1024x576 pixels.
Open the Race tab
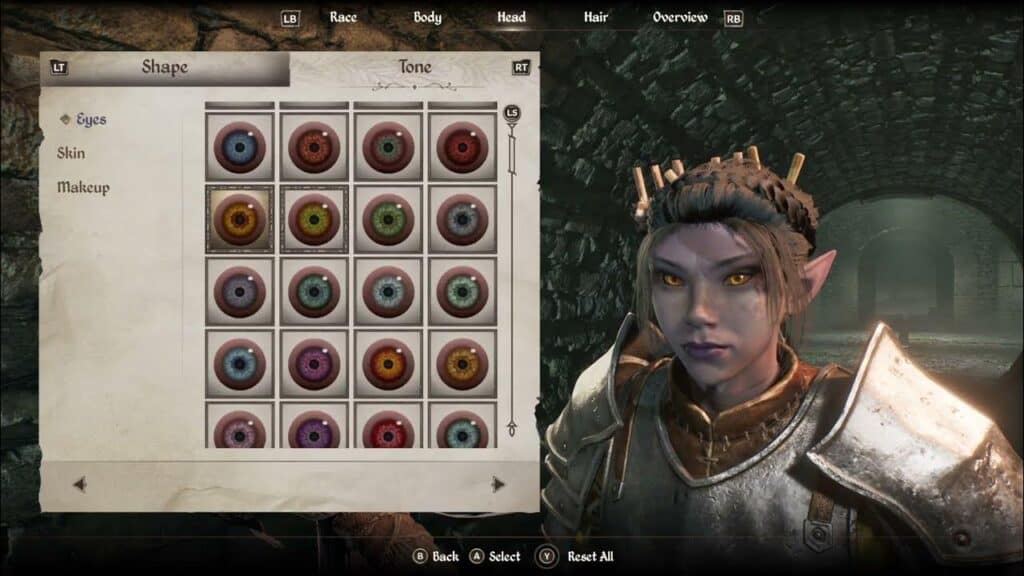coord(343,17)
